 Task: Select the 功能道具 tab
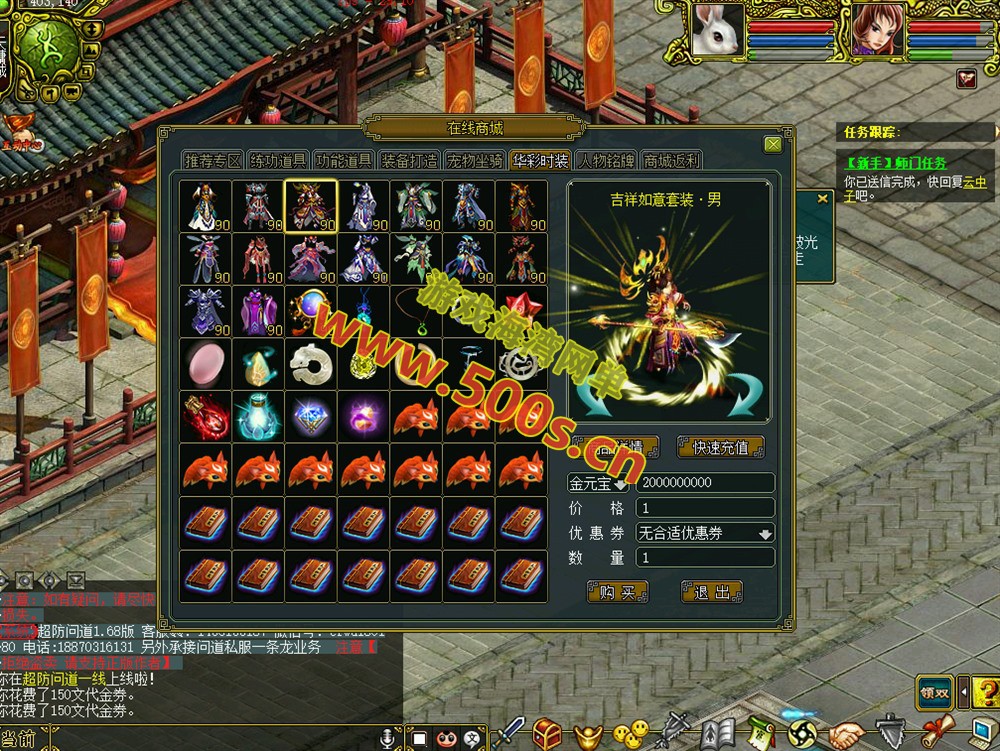[x=343, y=161]
